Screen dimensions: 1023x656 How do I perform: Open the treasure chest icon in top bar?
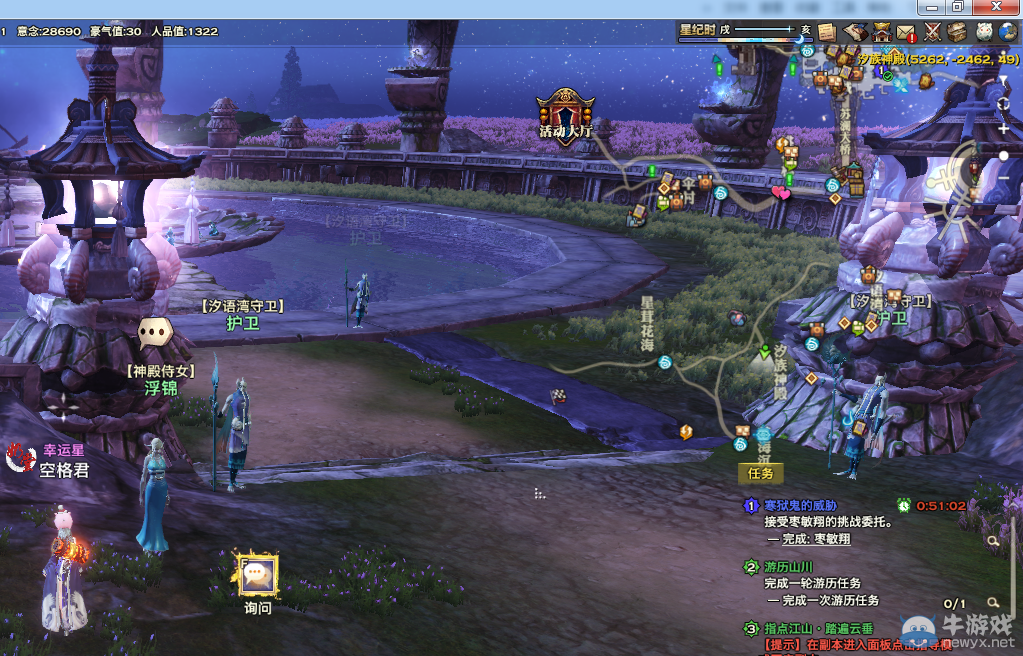tap(958, 32)
